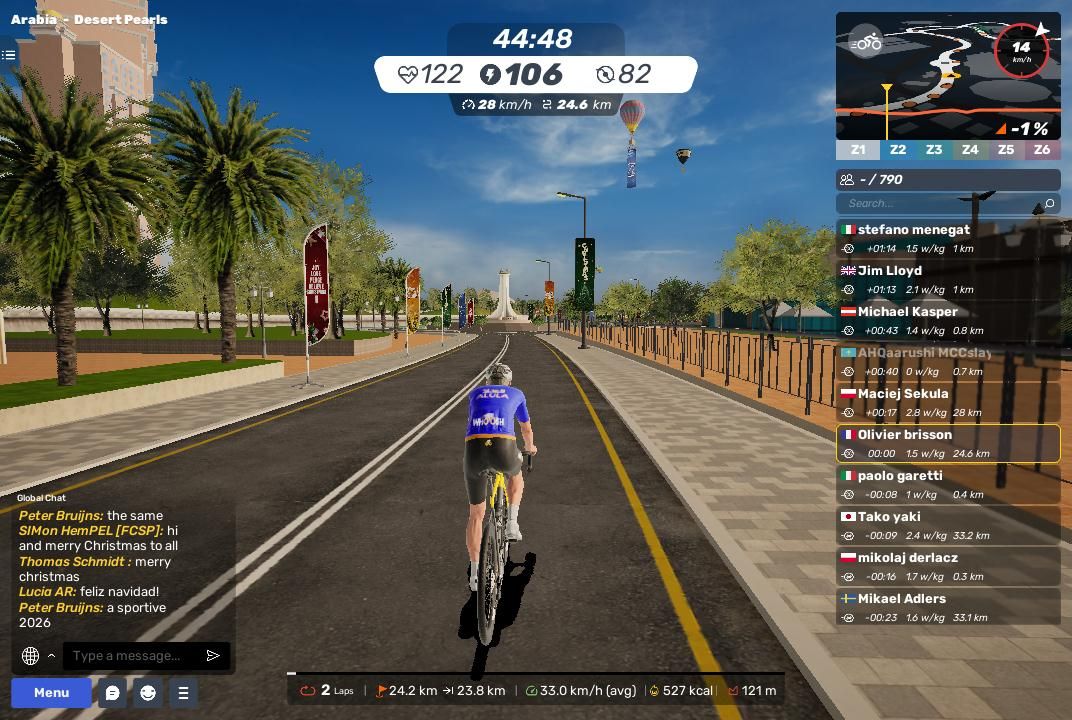The width and height of the screenshot is (1072, 720).
Task: Open the emoji smiley button
Action: 148,692
